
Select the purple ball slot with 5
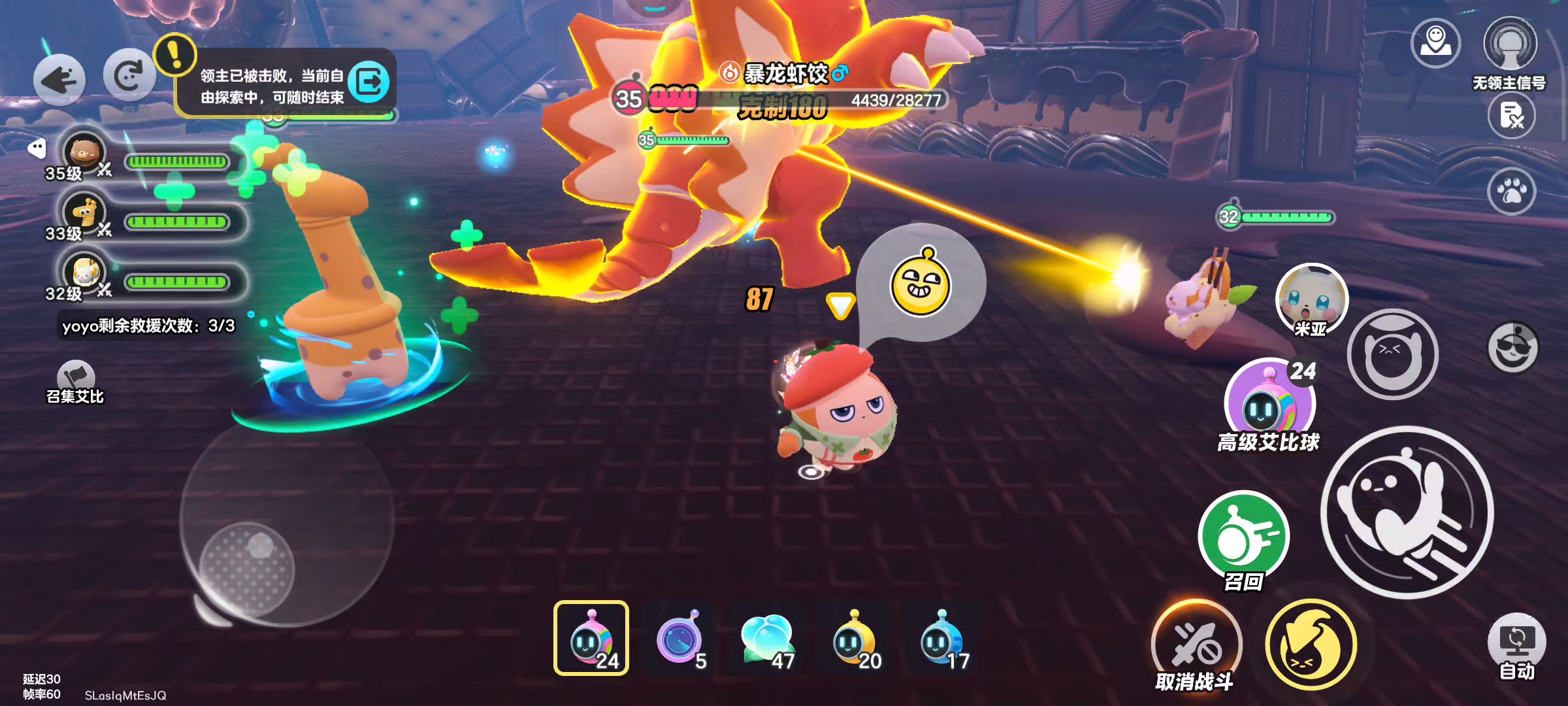tap(679, 638)
